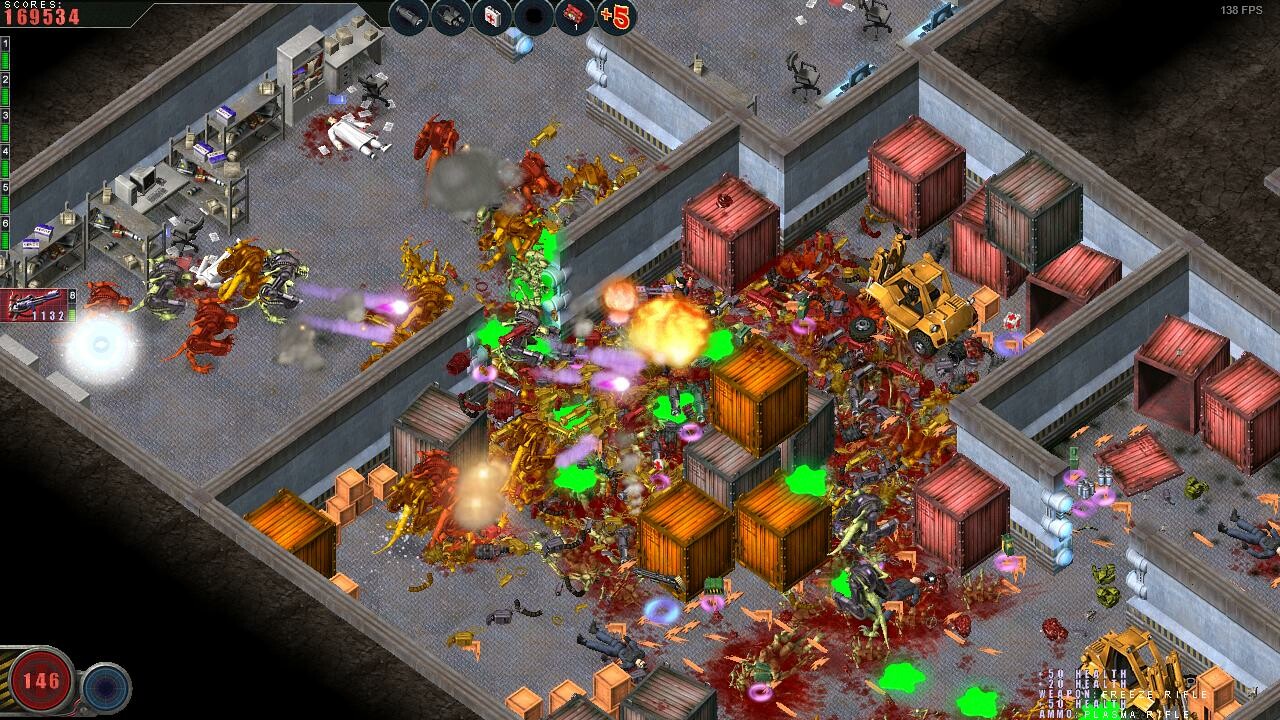
Task: Select the explosives item showing count 1
Action: coord(574,16)
